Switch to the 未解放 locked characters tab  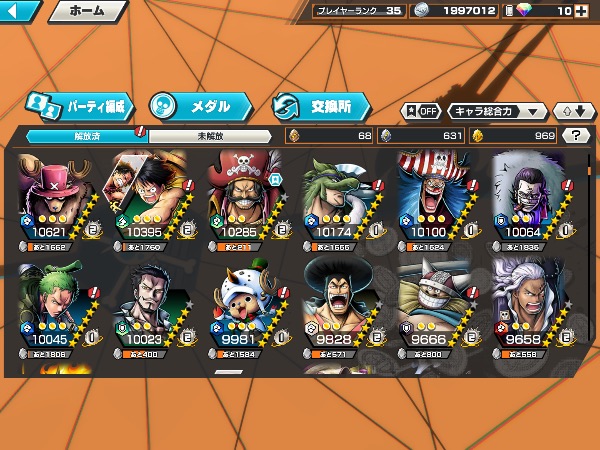209,135
